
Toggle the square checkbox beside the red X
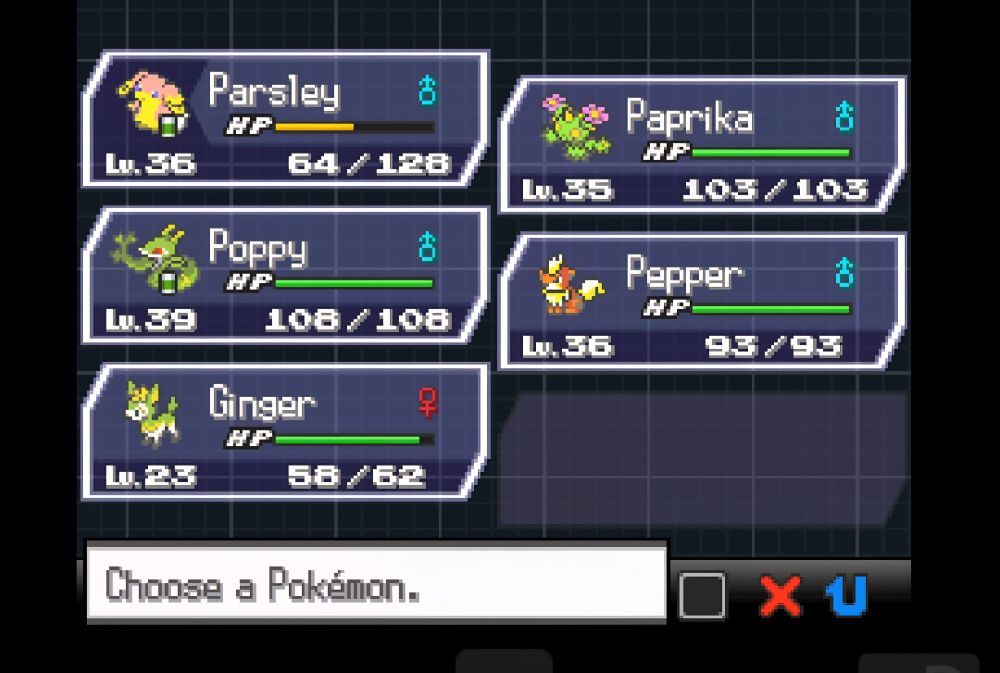tap(703, 596)
